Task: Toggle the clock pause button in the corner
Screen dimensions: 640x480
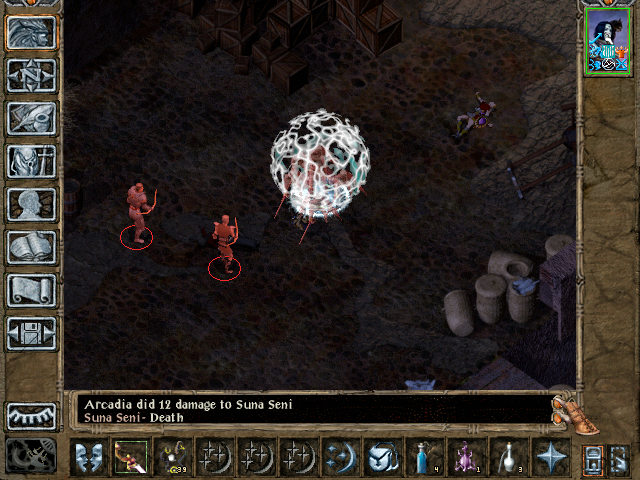Action: 31,455
